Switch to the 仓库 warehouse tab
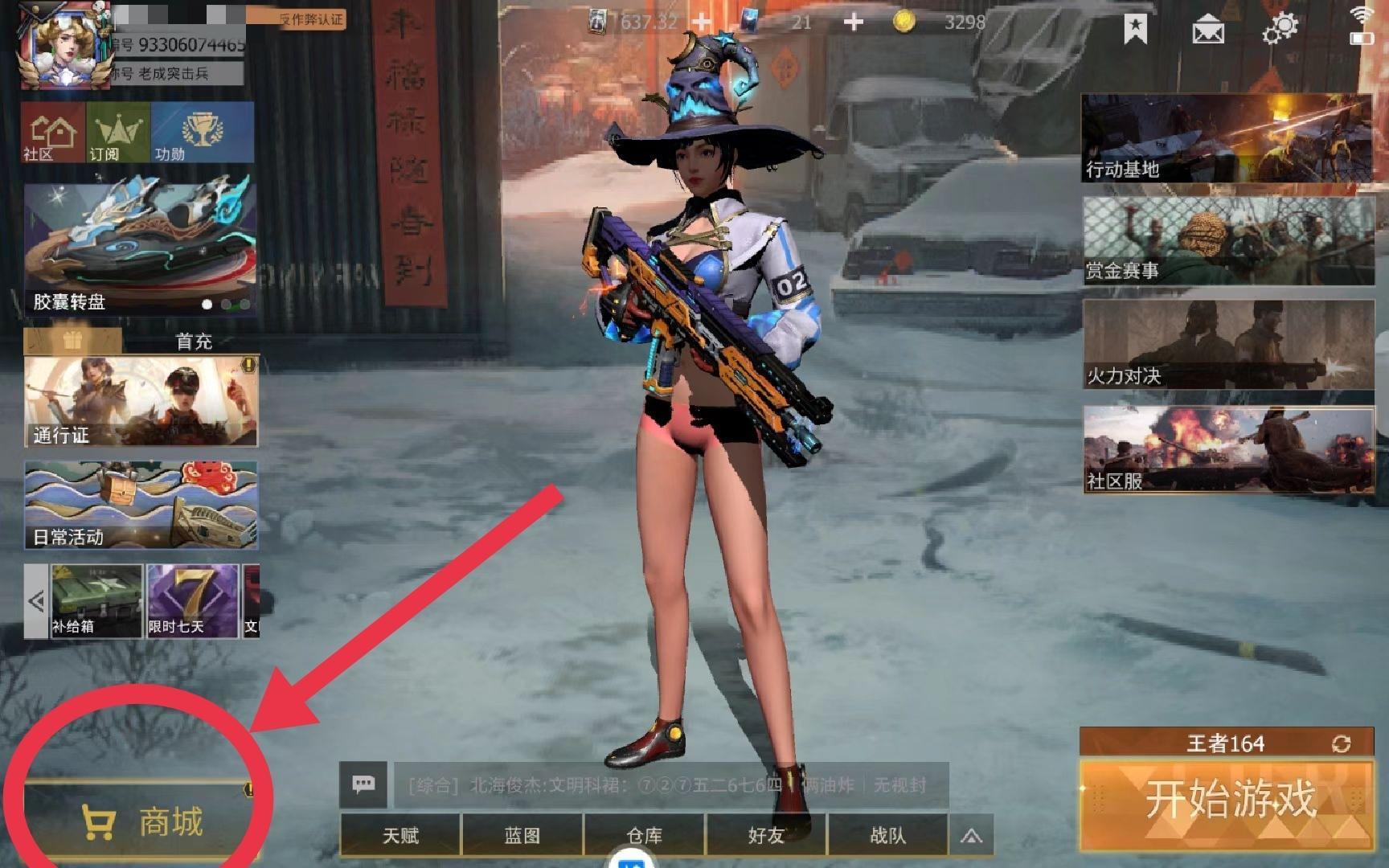The width and height of the screenshot is (1389, 868). [647, 836]
